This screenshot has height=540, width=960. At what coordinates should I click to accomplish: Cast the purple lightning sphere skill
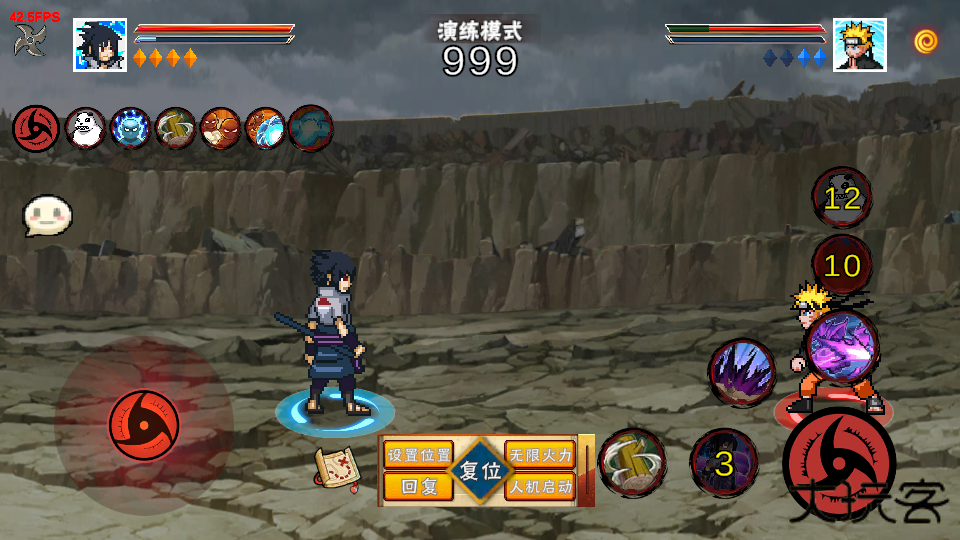coord(841,346)
